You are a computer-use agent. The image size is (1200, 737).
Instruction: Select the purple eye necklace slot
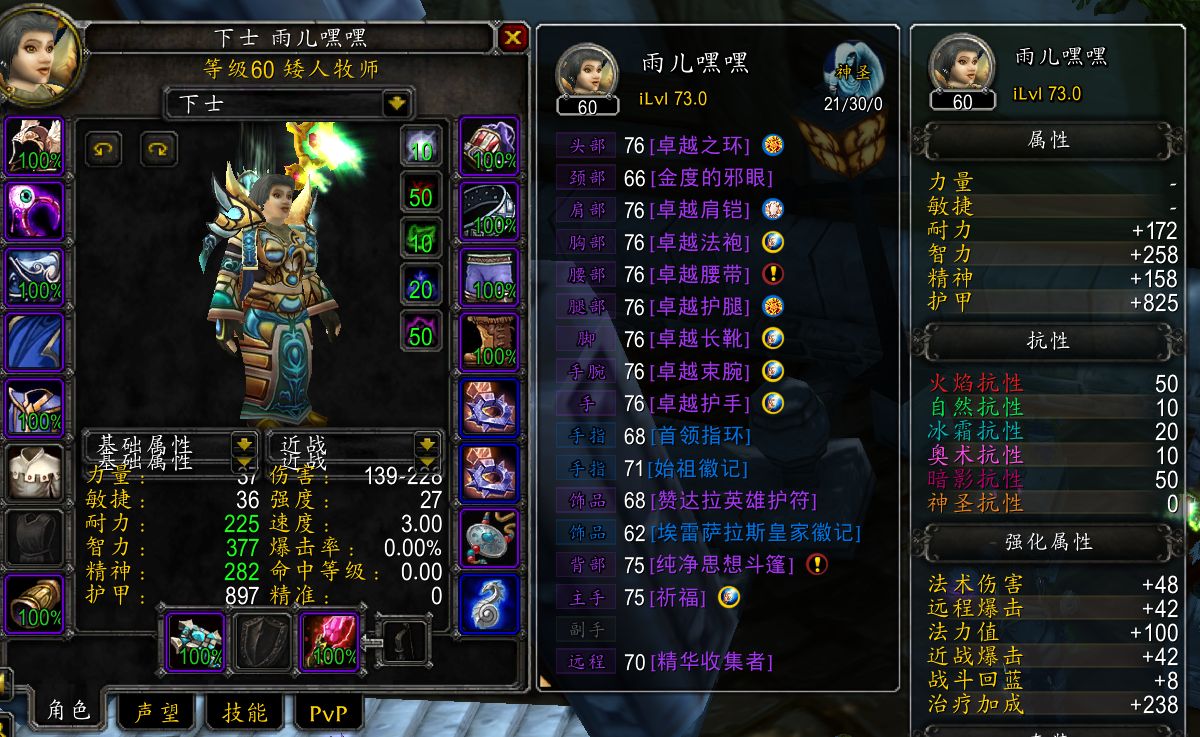click(35, 212)
